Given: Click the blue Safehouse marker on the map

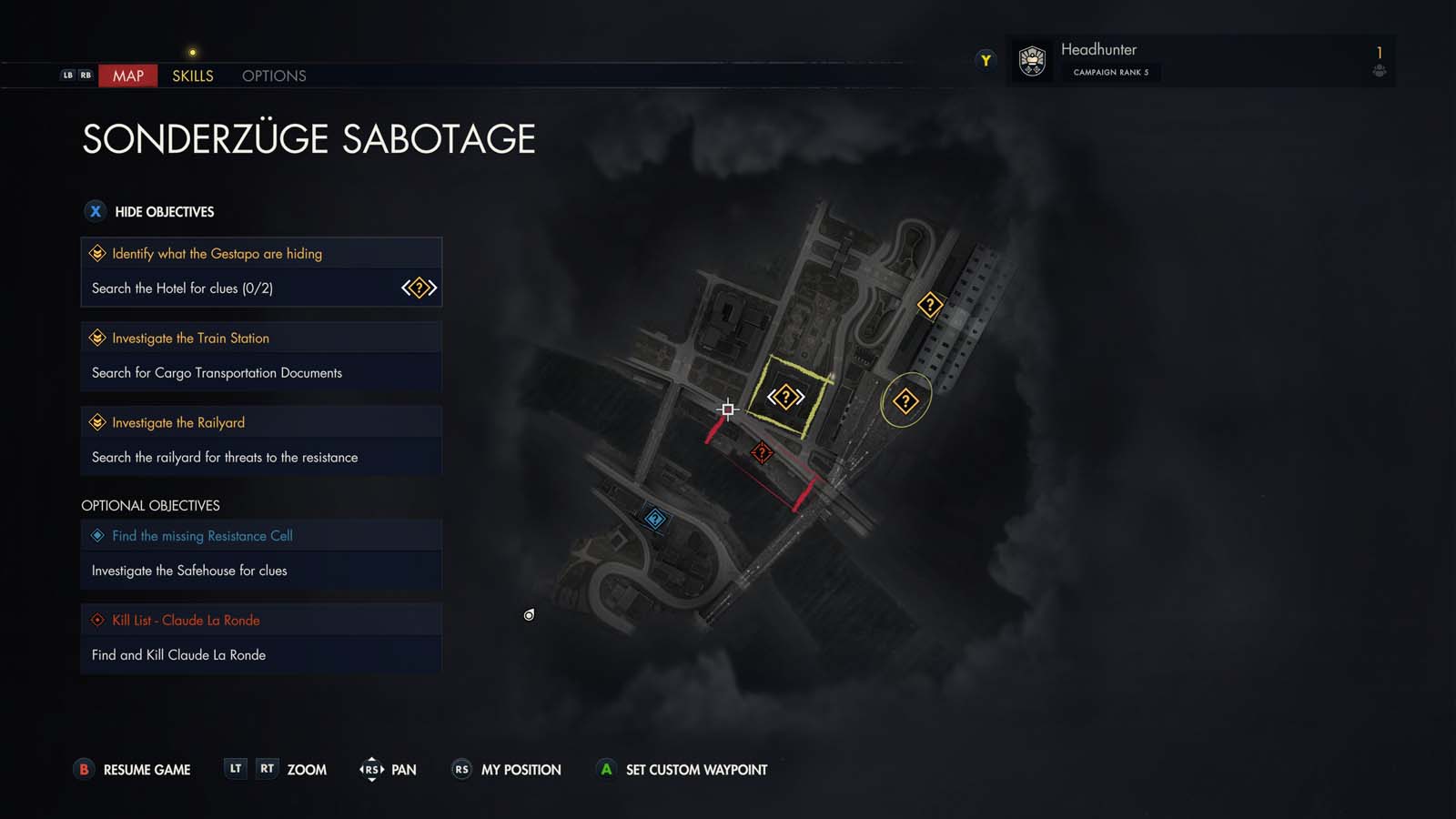Looking at the screenshot, I should click(657, 518).
